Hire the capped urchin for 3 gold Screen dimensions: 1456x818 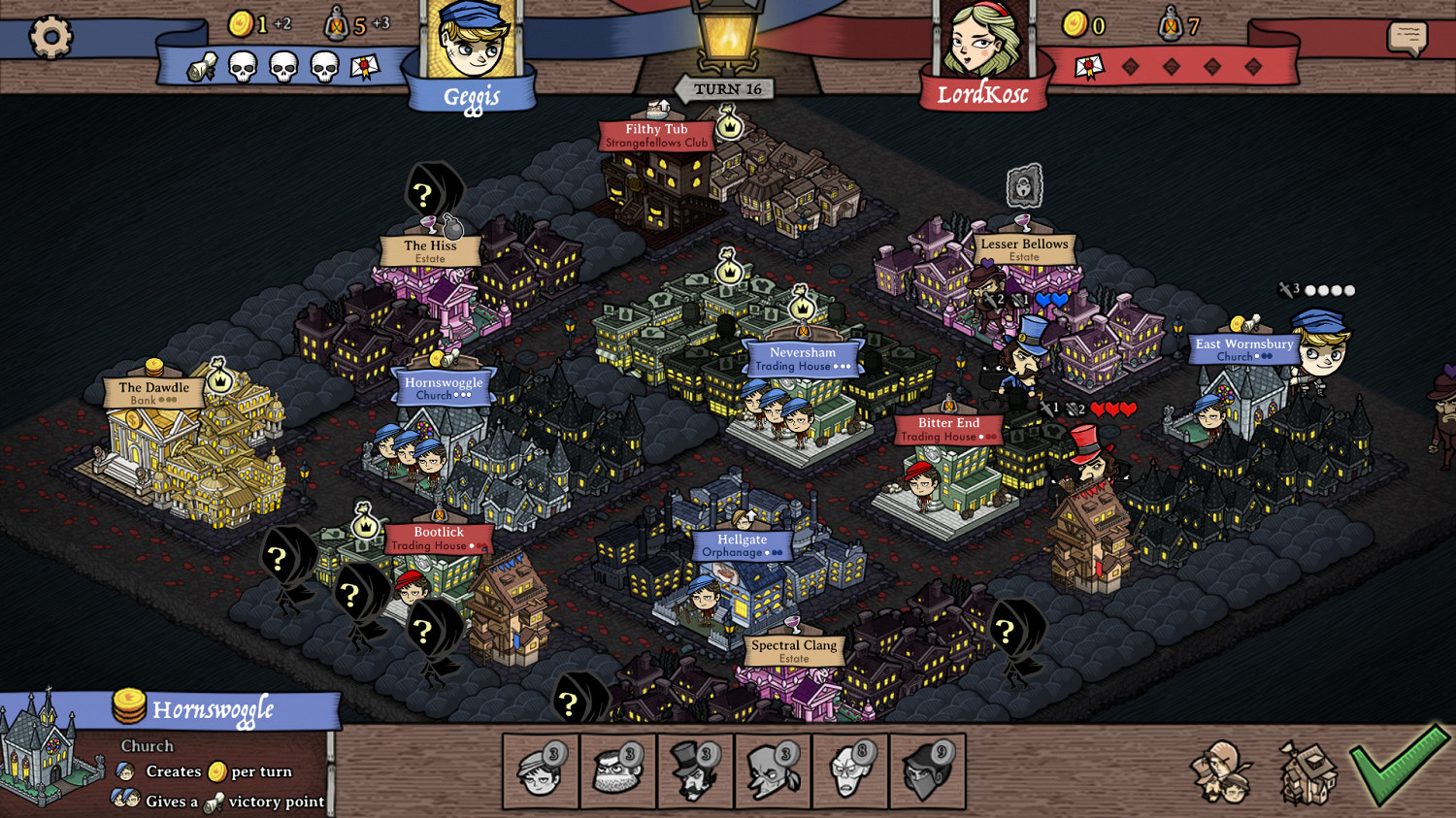541,772
